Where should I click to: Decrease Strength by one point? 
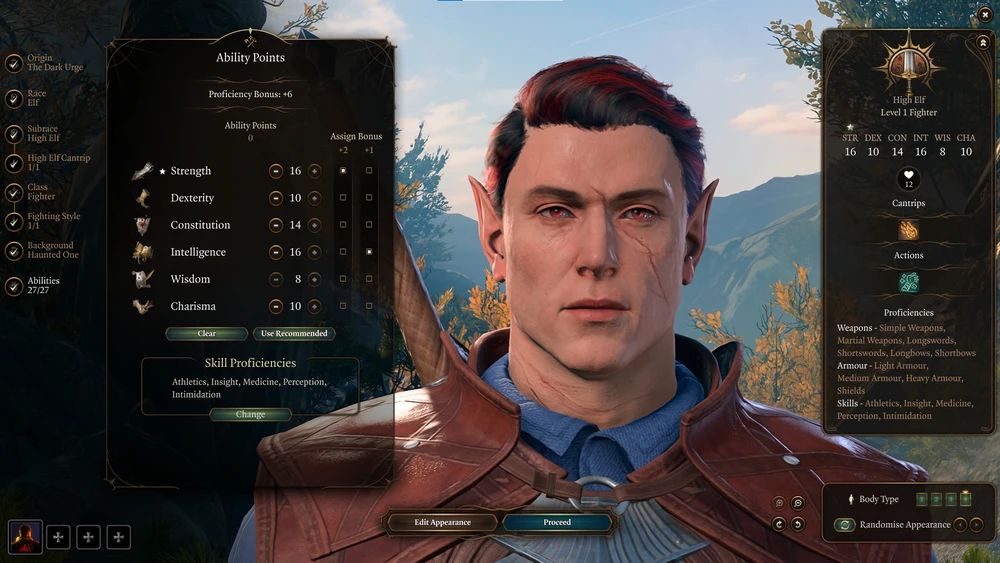276,171
